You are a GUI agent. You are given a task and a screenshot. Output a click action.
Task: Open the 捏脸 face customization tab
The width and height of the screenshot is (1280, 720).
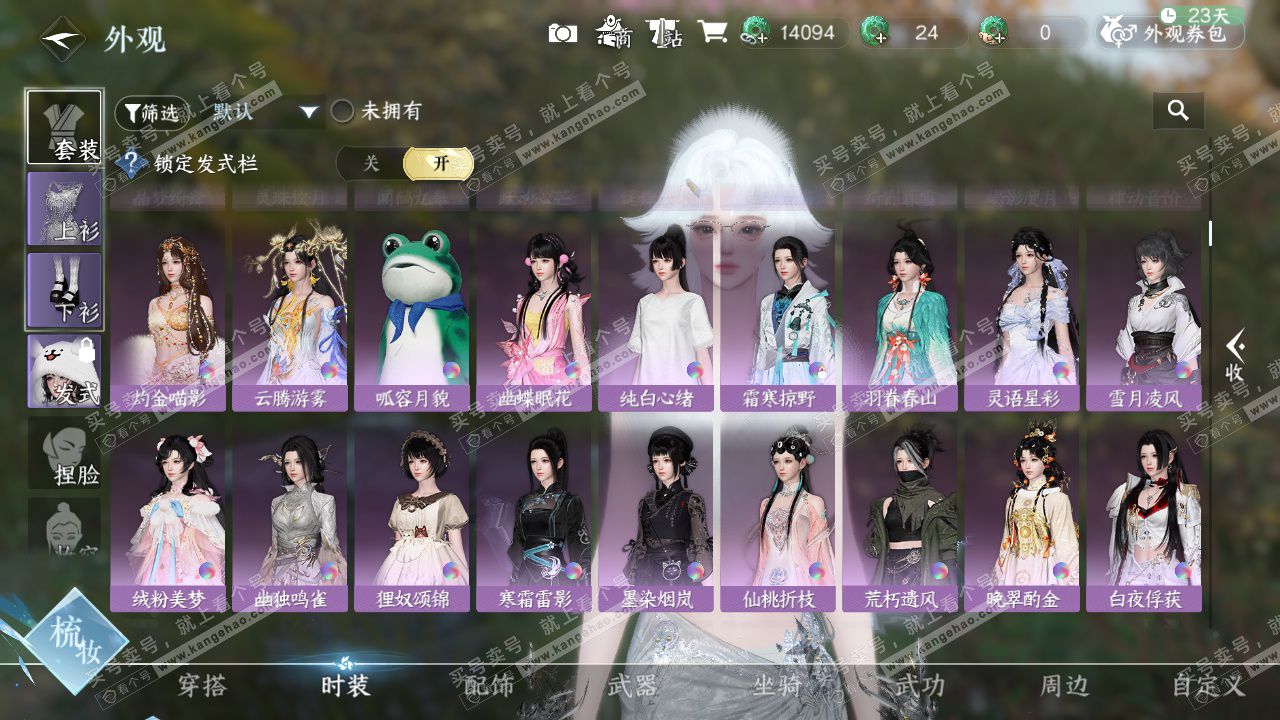coord(64,453)
